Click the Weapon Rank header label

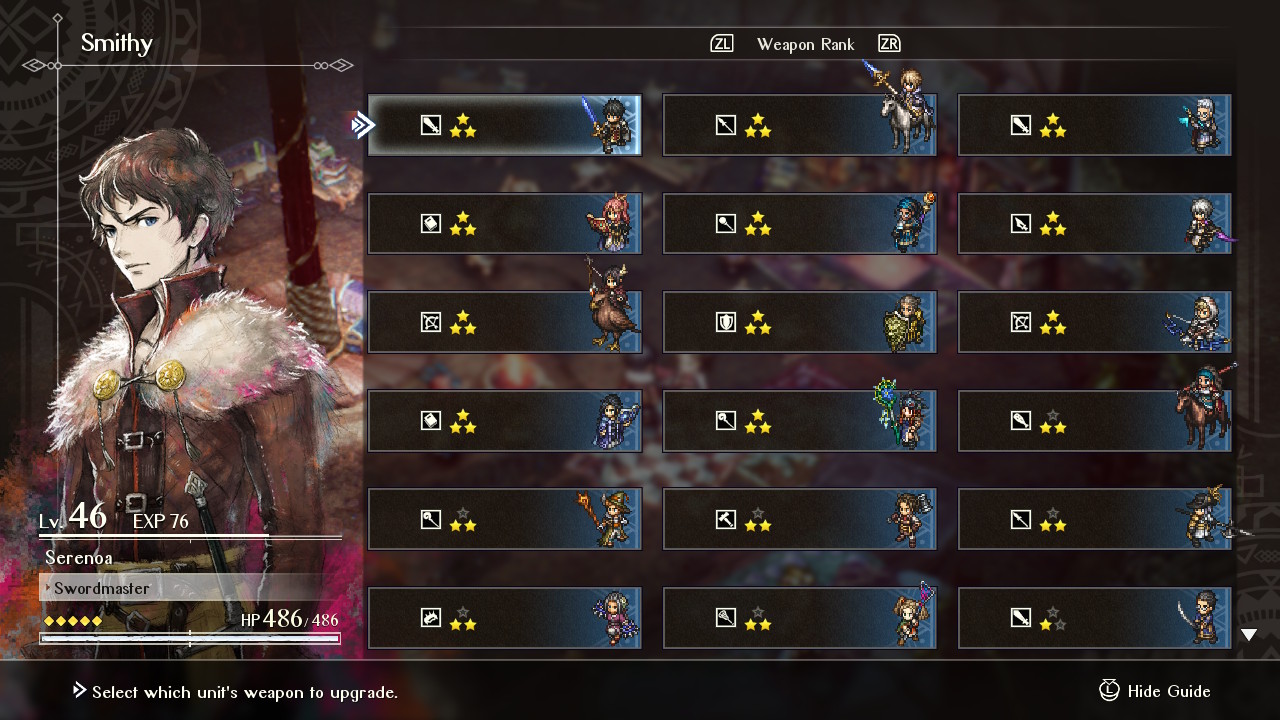click(805, 43)
